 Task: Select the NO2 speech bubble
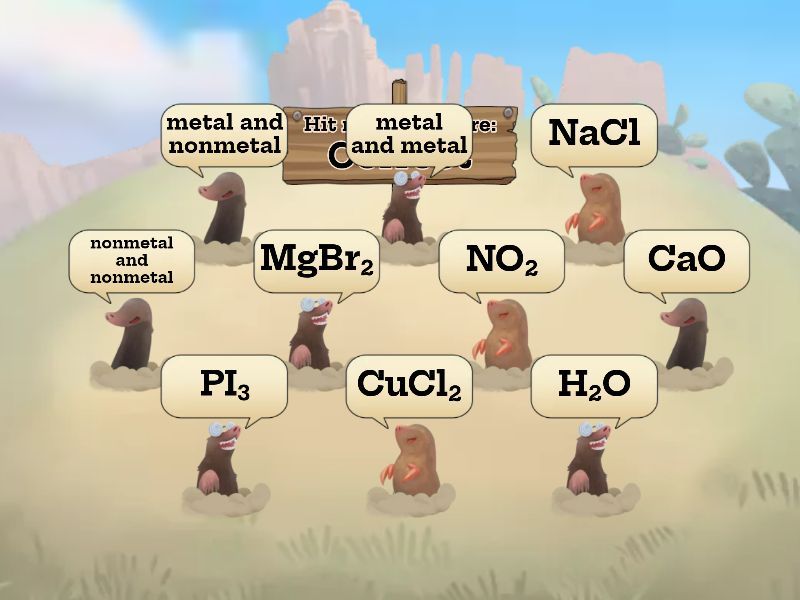pyautogui.click(x=502, y=259)
